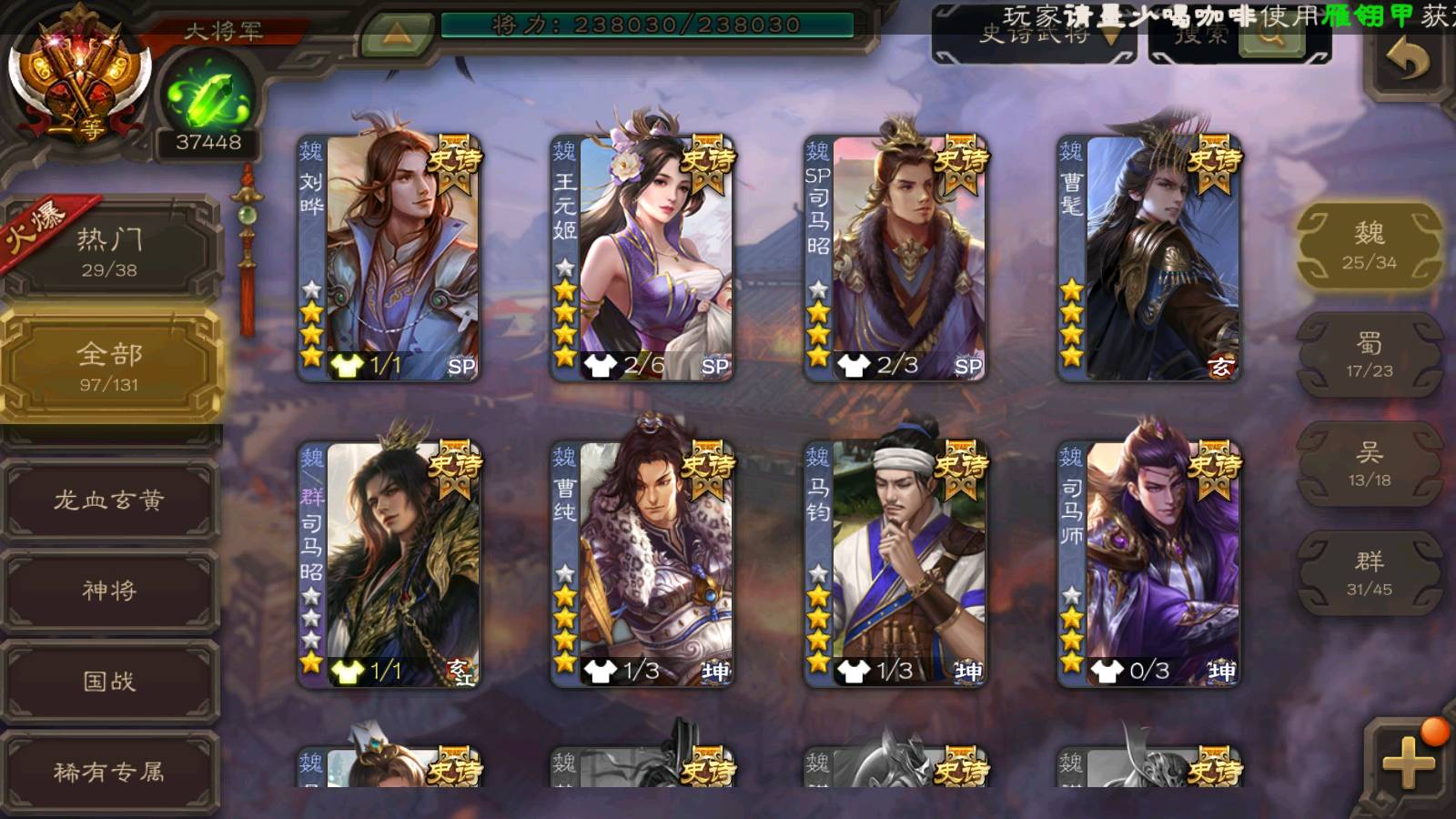Open the 曹纯 hero card
Screen dimensions: 1456x819
click(x=642, y=562)
